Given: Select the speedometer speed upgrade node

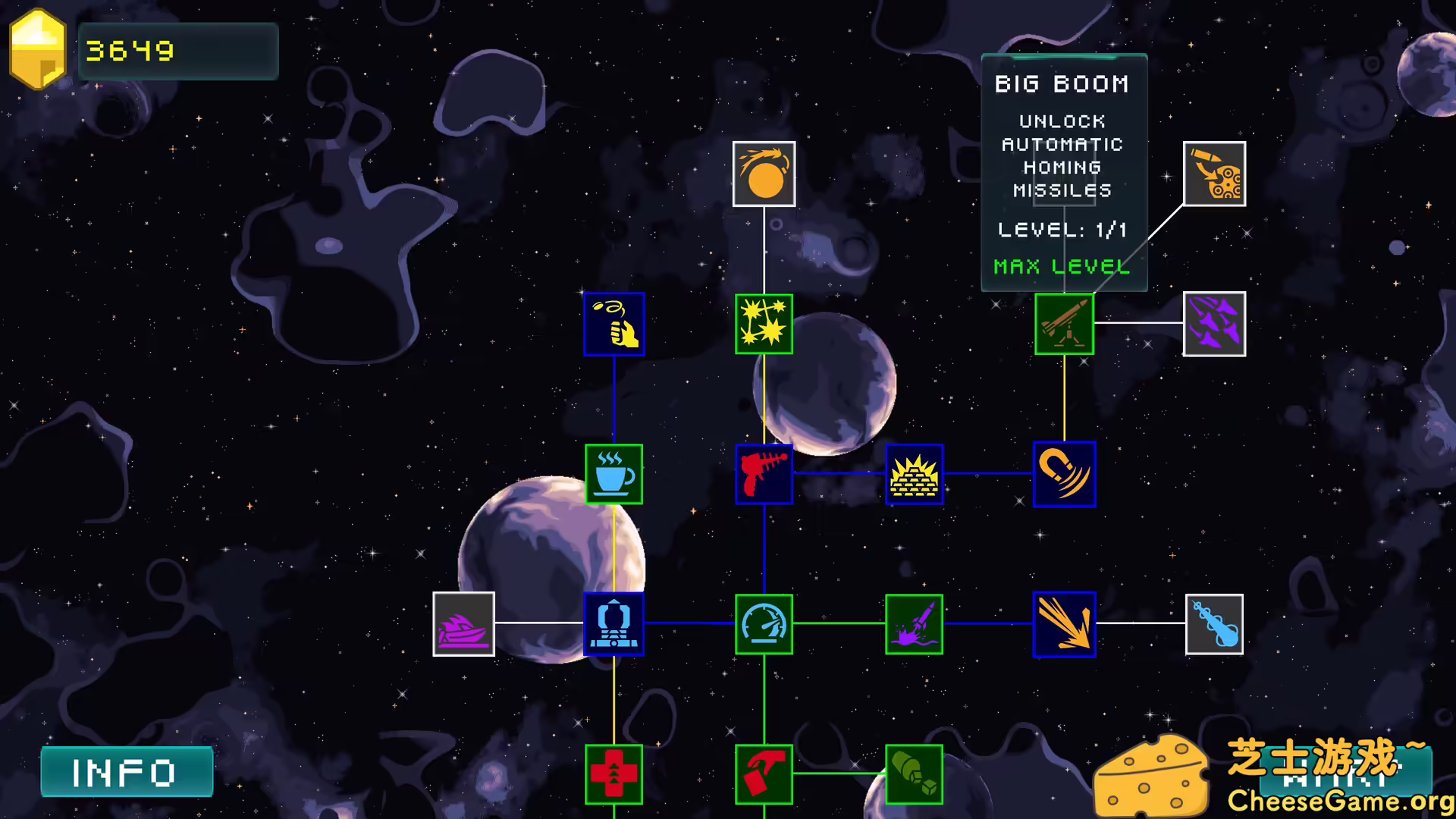Looking at the screenshot, I should click(764, 623).
